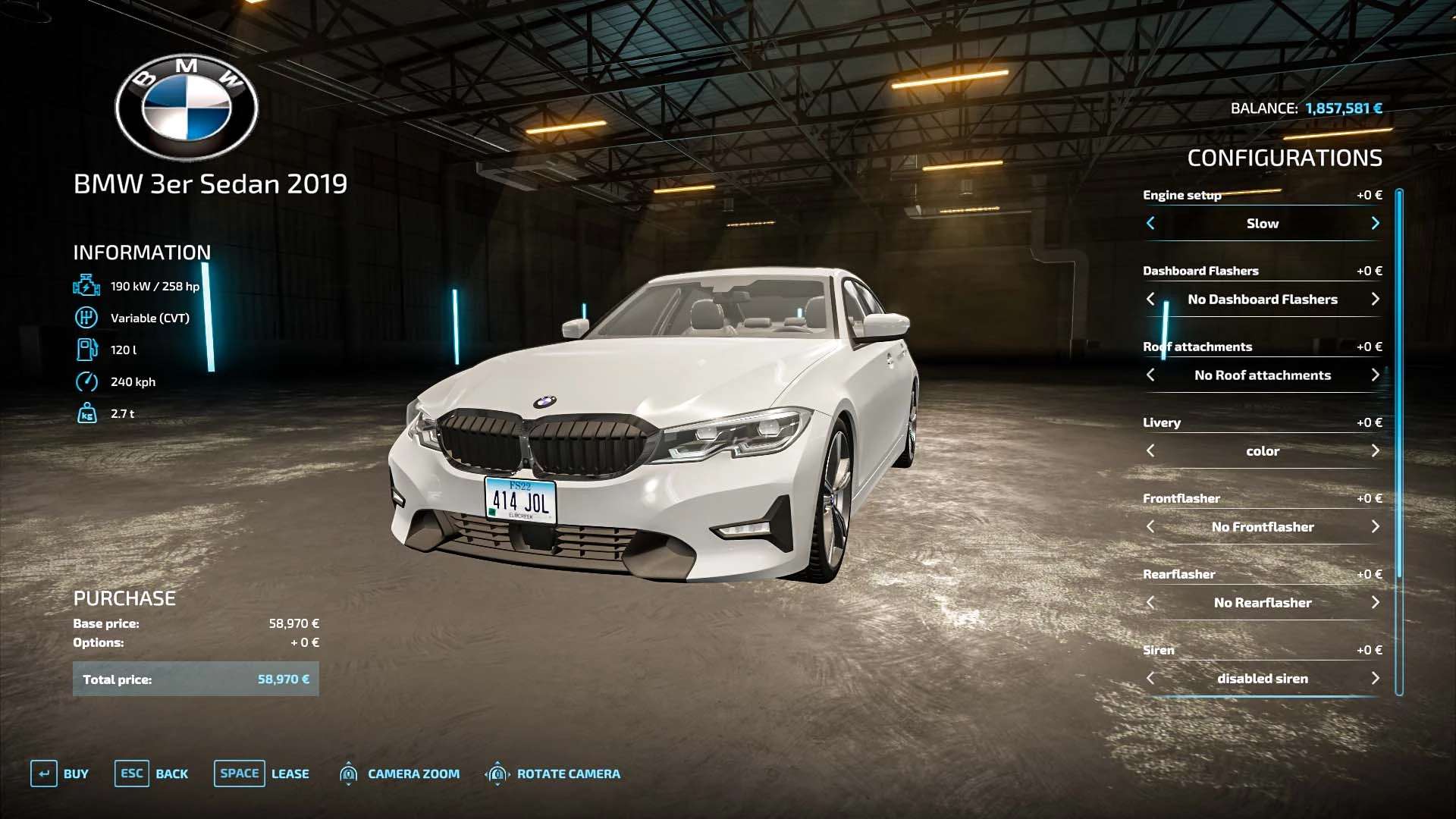Change Rearflasher to next option
Screen dimensions: 1456x819
coord(1375,602)
